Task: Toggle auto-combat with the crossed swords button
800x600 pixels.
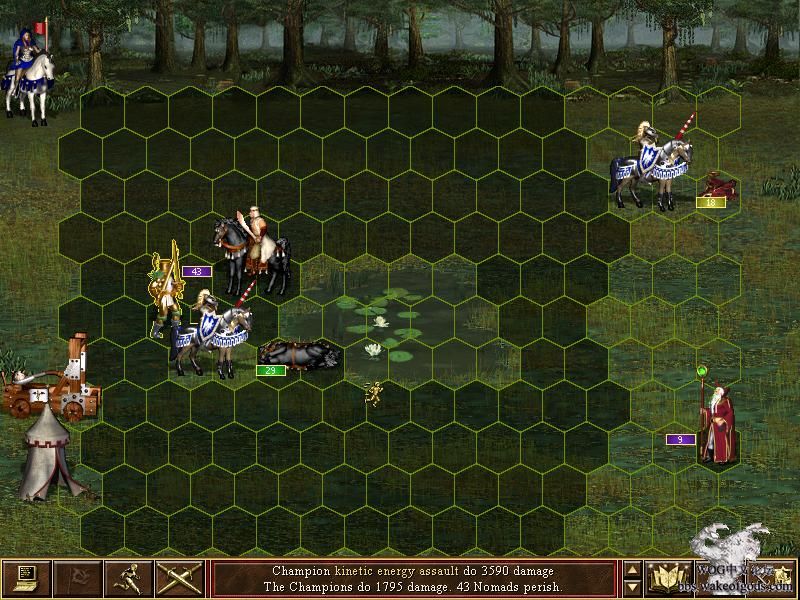Action: (x=180, y=578)
